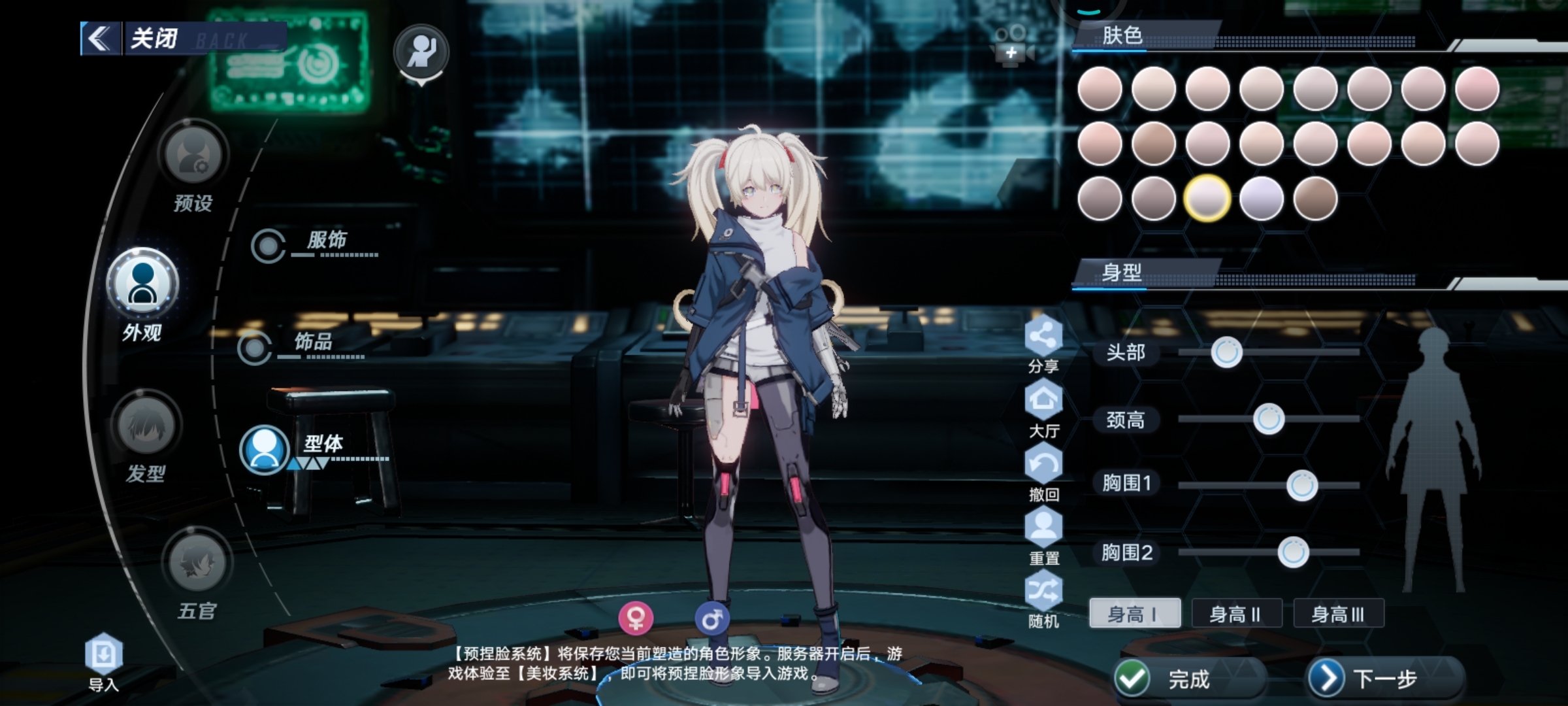Choose the 型体 body shape submenu
Viewport: 1568px width, 706px height.
click(265, 450)
